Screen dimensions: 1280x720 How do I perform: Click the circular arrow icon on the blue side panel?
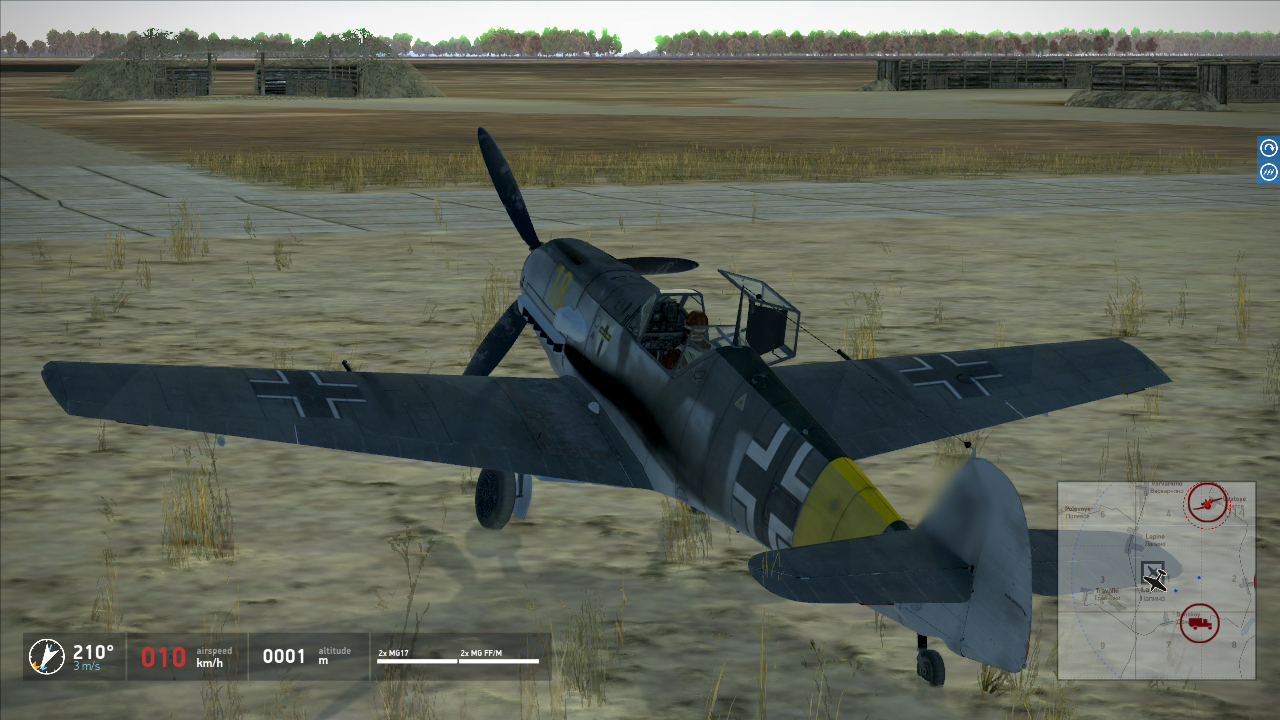click(1269, 149)
